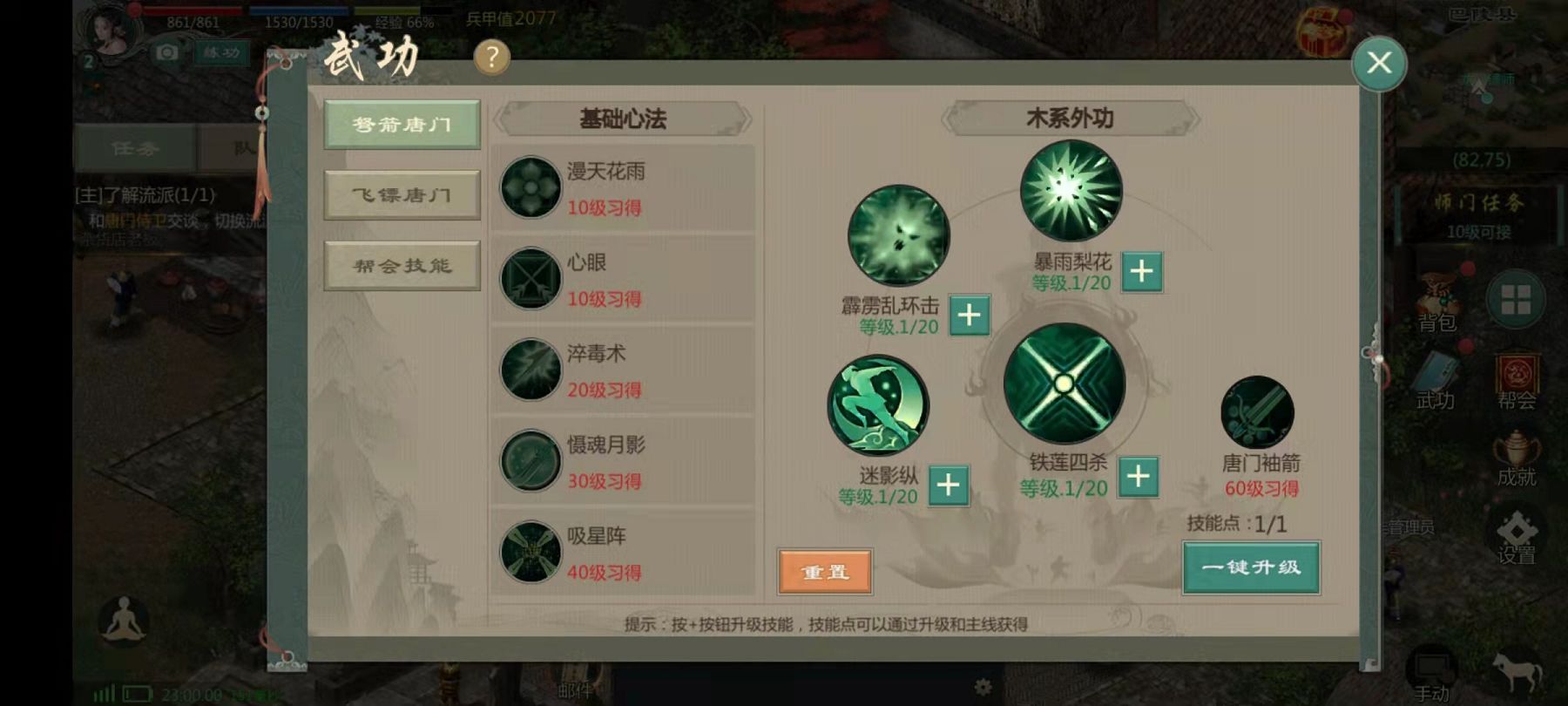Image resolution: width=1568 pixels, height=706 pixels.
Task: Click the 一键升级 button
Action: pyautogui.click(x=1251, y=567)
